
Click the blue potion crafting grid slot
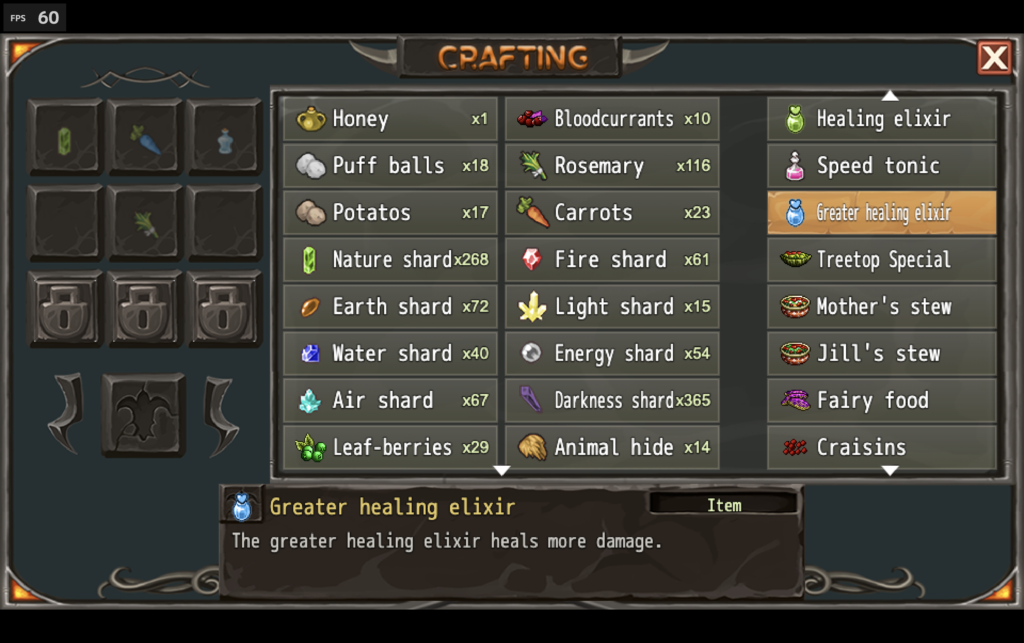click(x=225, y=139)
